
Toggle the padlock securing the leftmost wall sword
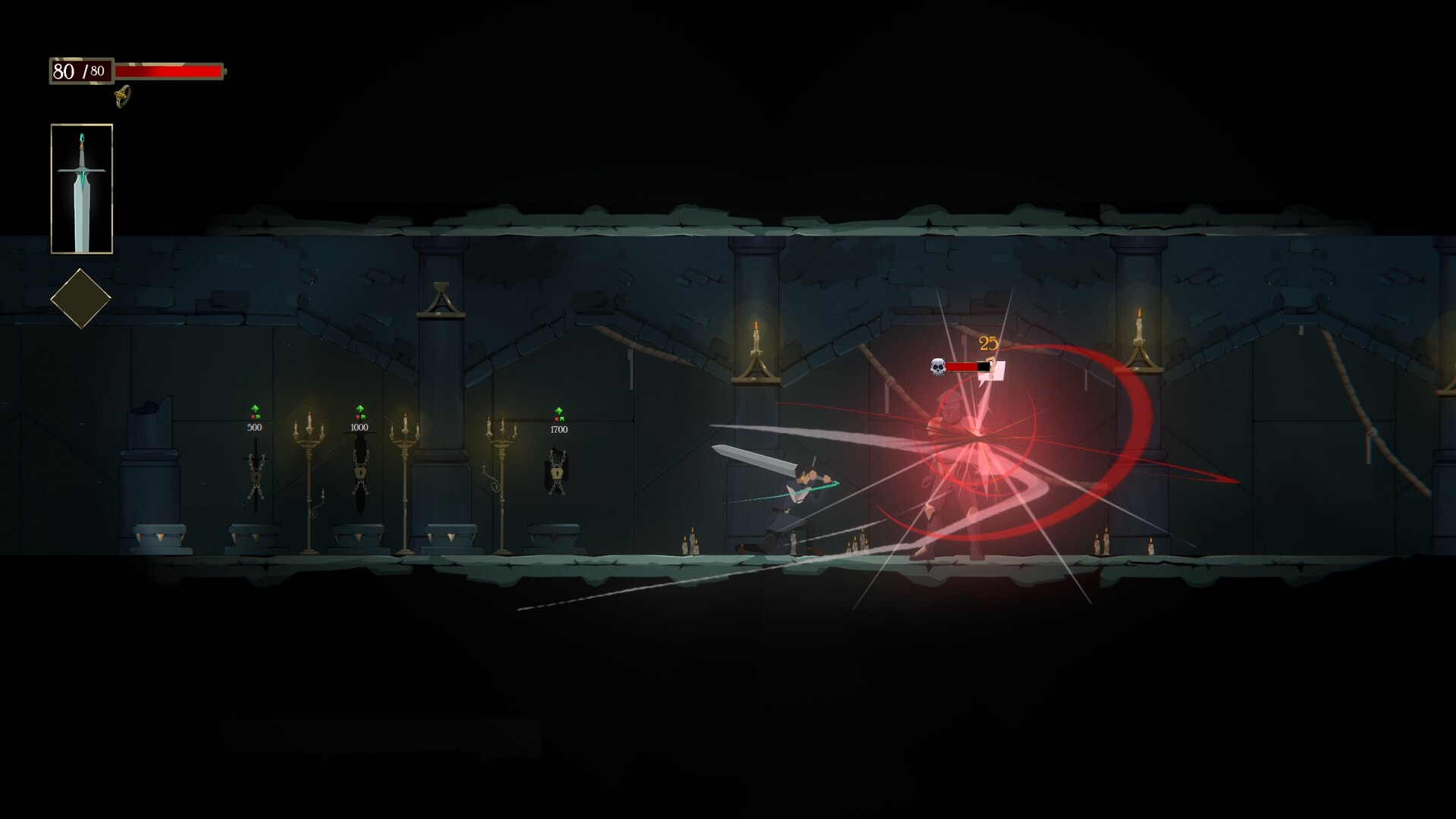[x=256, y=476]
